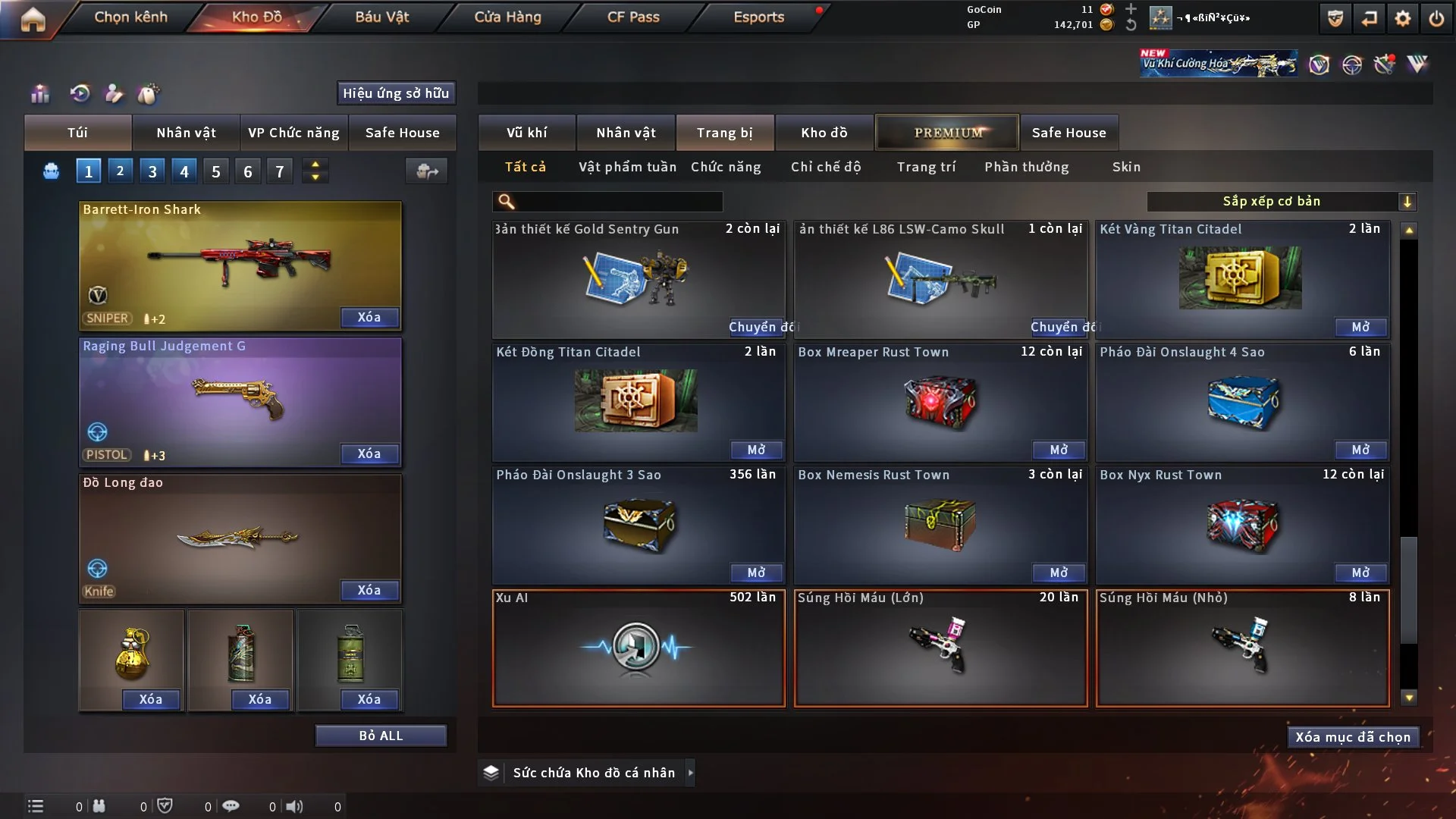Click Xóa mục đã chọn button
This screenshot has width=1456, height=819.
coord(1353,737)
